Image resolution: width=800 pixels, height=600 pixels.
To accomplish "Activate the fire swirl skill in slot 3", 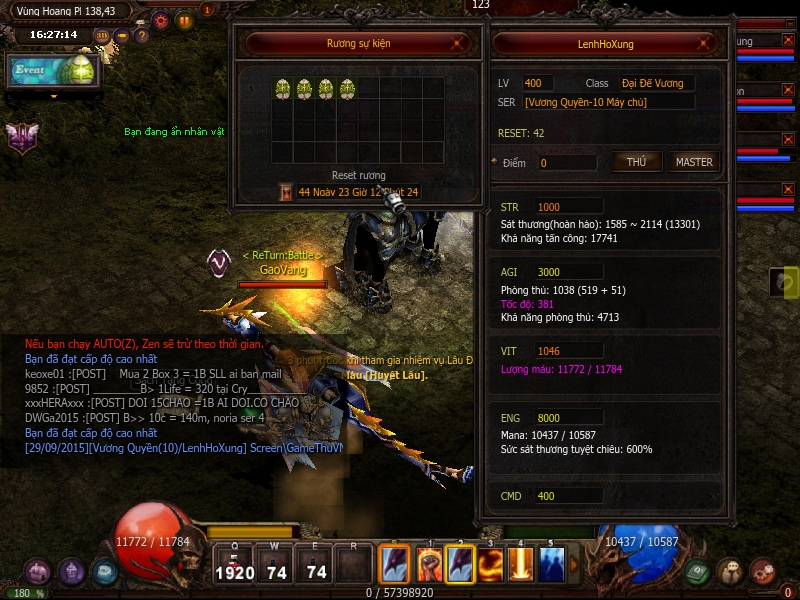I will pos(491,565).
